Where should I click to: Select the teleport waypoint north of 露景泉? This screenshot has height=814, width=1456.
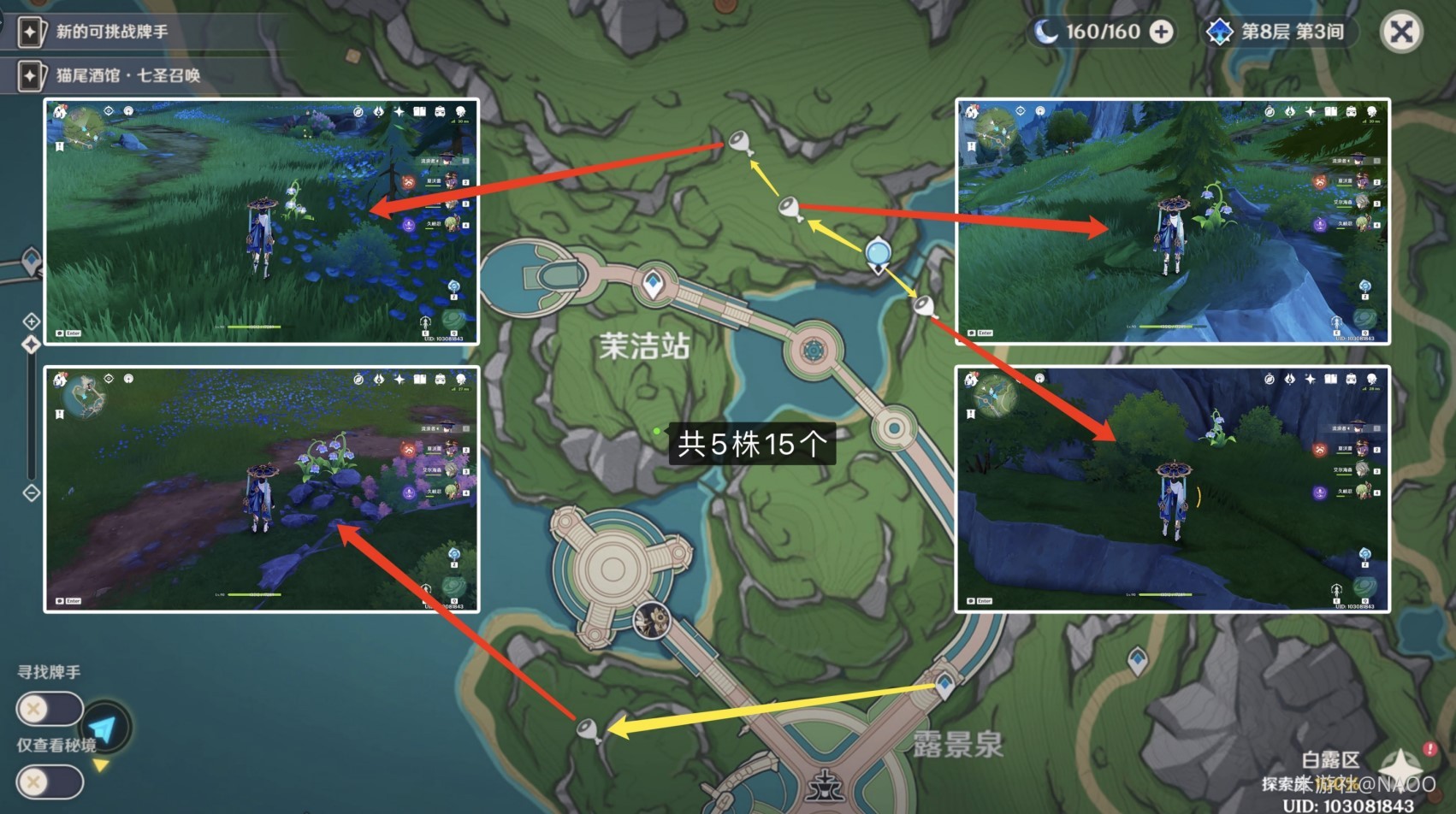[946, 685]
